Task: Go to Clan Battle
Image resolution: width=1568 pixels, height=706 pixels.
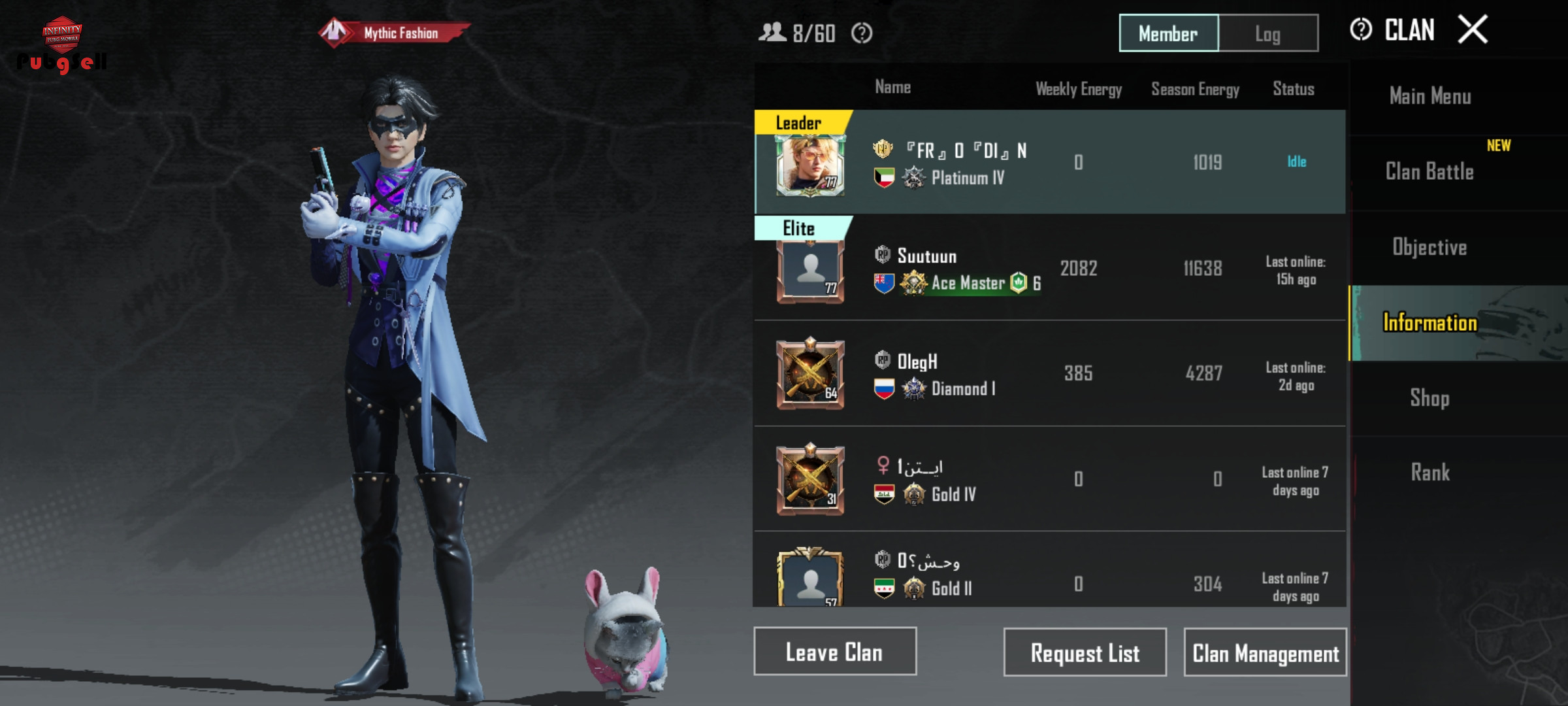Action: tap(1429, 172)
